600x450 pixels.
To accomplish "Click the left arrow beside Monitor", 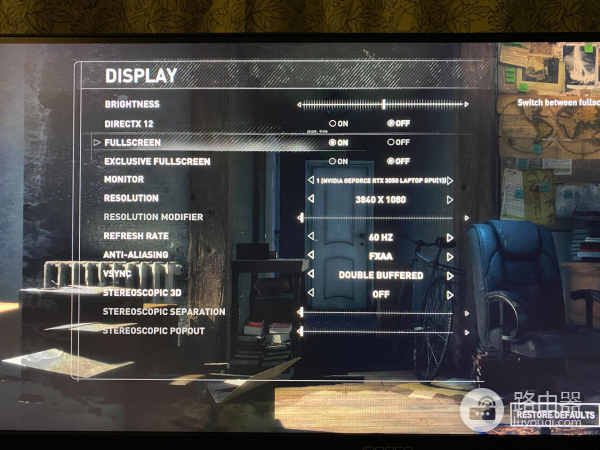I will (x=310, y=180).
